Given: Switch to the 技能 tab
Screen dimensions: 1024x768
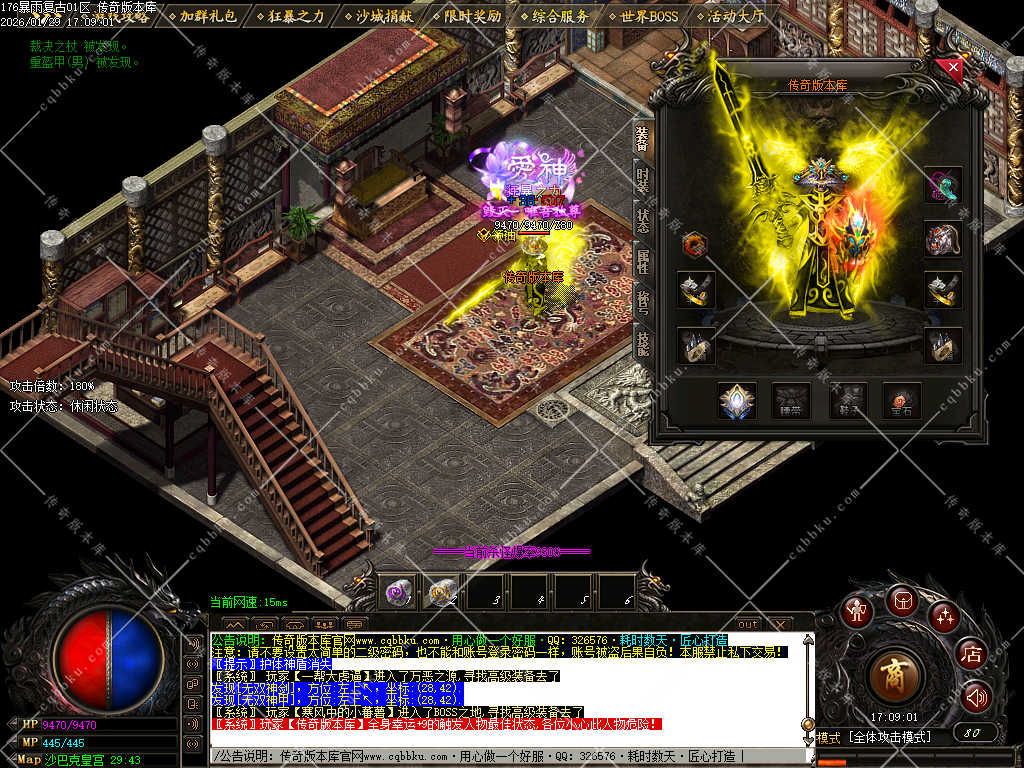Looking at the screenshot, I should (642, 345).
